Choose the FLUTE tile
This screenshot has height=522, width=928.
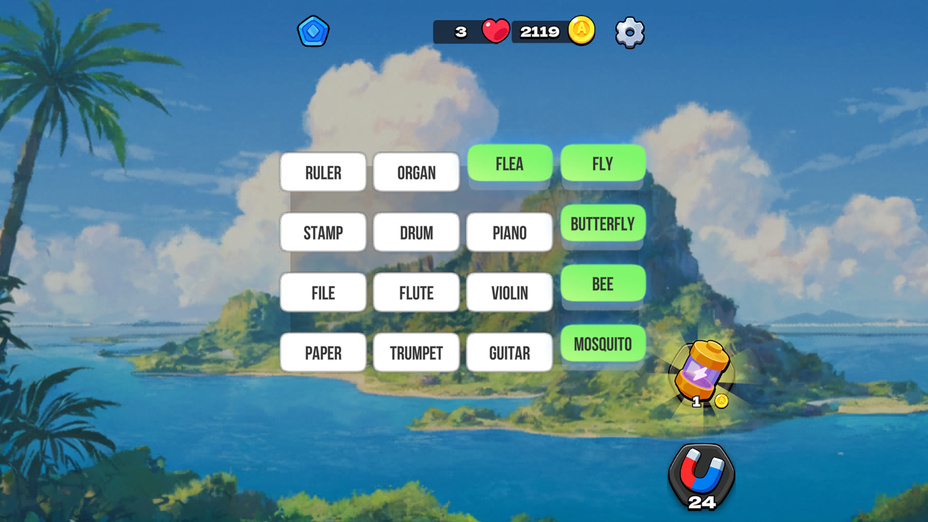tap(416, 292)
